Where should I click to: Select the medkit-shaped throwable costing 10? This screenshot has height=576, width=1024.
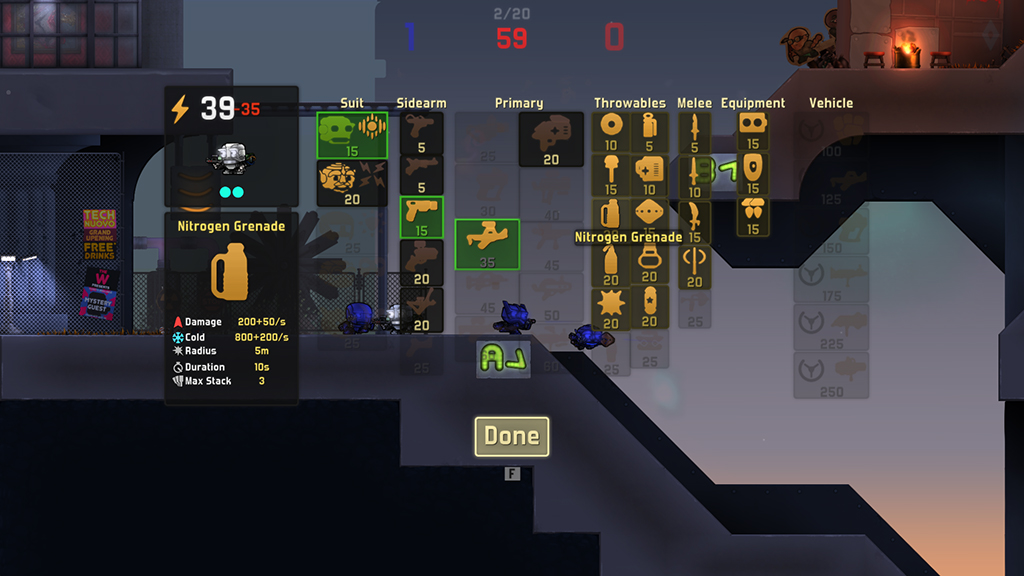click(x=649, y=174)
